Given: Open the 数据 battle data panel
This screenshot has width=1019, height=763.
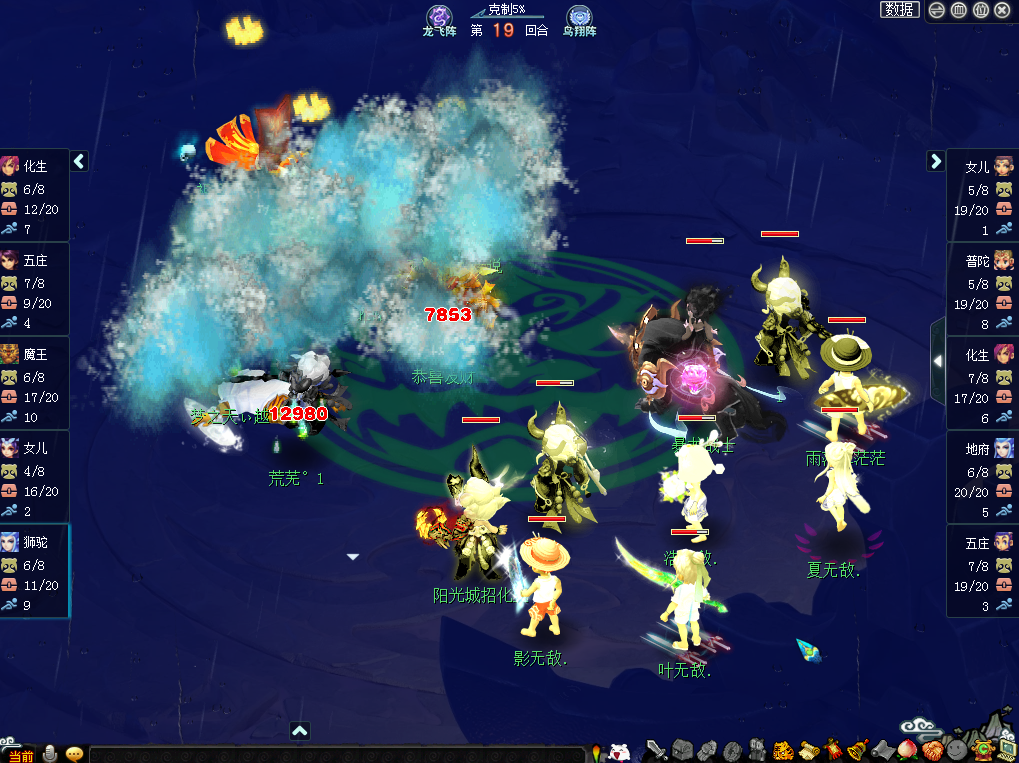Looking at the screenshot, I should click(900, 10).
